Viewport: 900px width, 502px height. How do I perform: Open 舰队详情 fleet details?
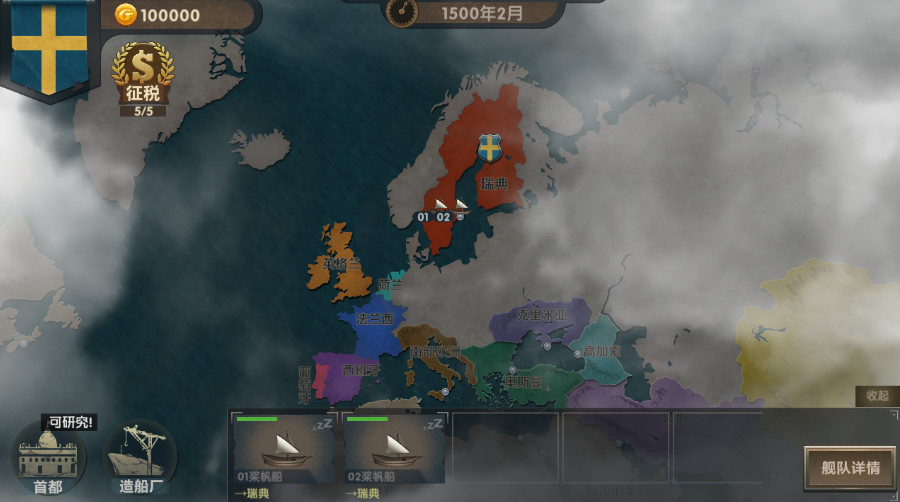click(850, 468)
